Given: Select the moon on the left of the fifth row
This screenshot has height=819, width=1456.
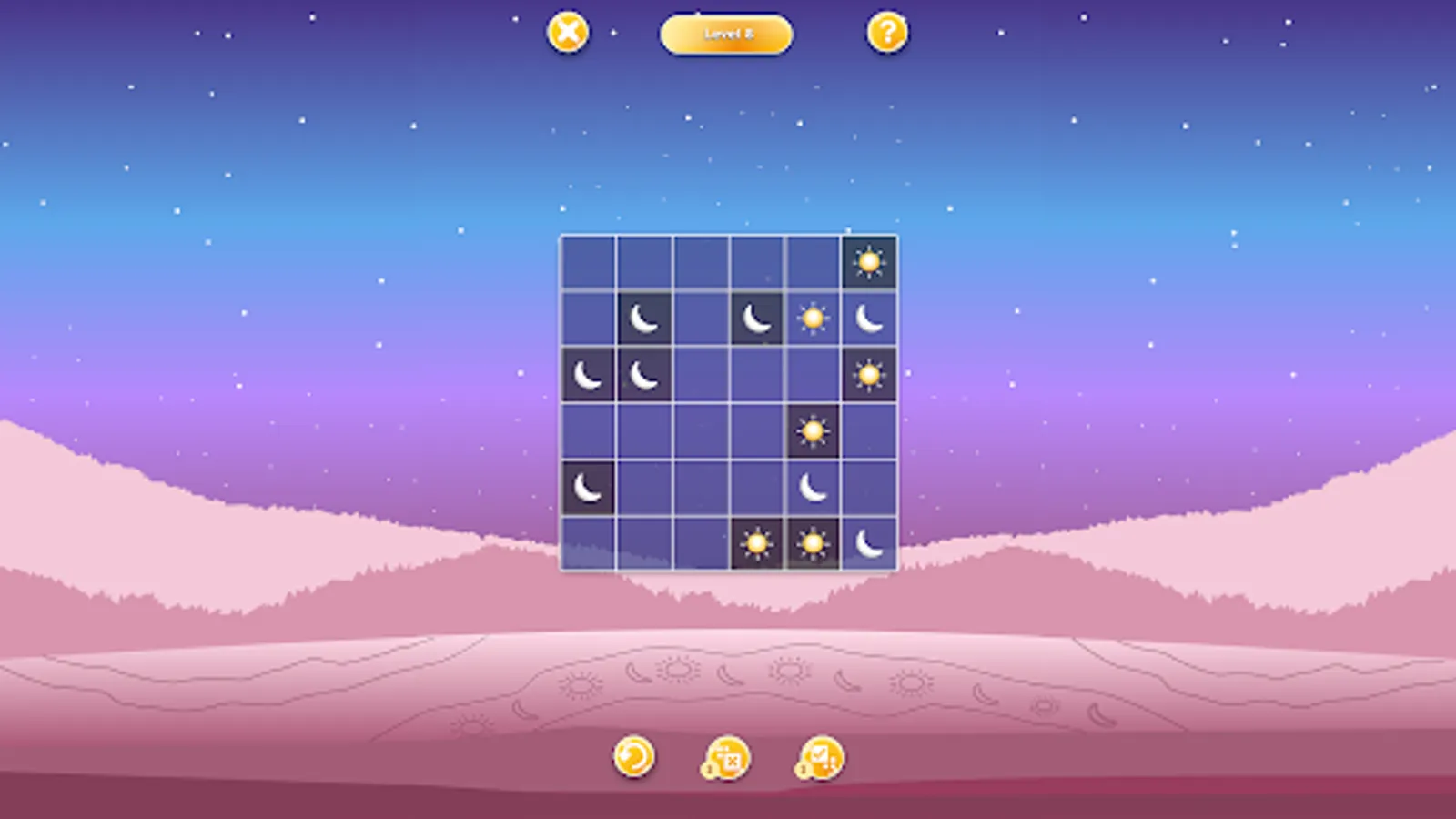Looking at the screenshot, I should pyautogui.click(x=587, y=486).
